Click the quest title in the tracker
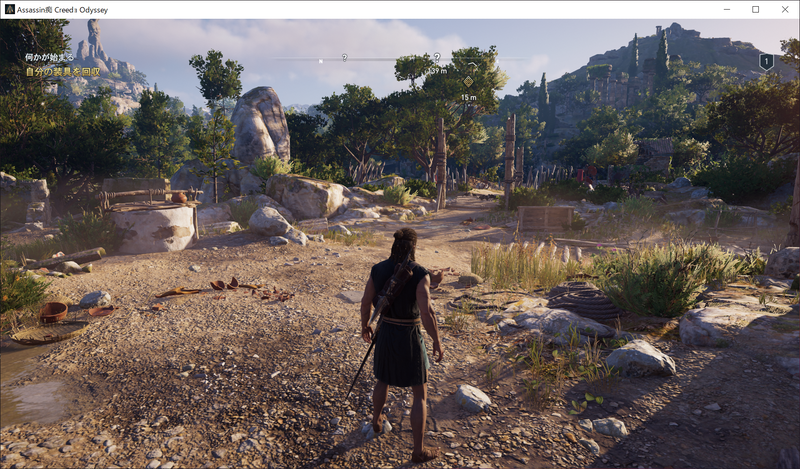 [49, 58]
